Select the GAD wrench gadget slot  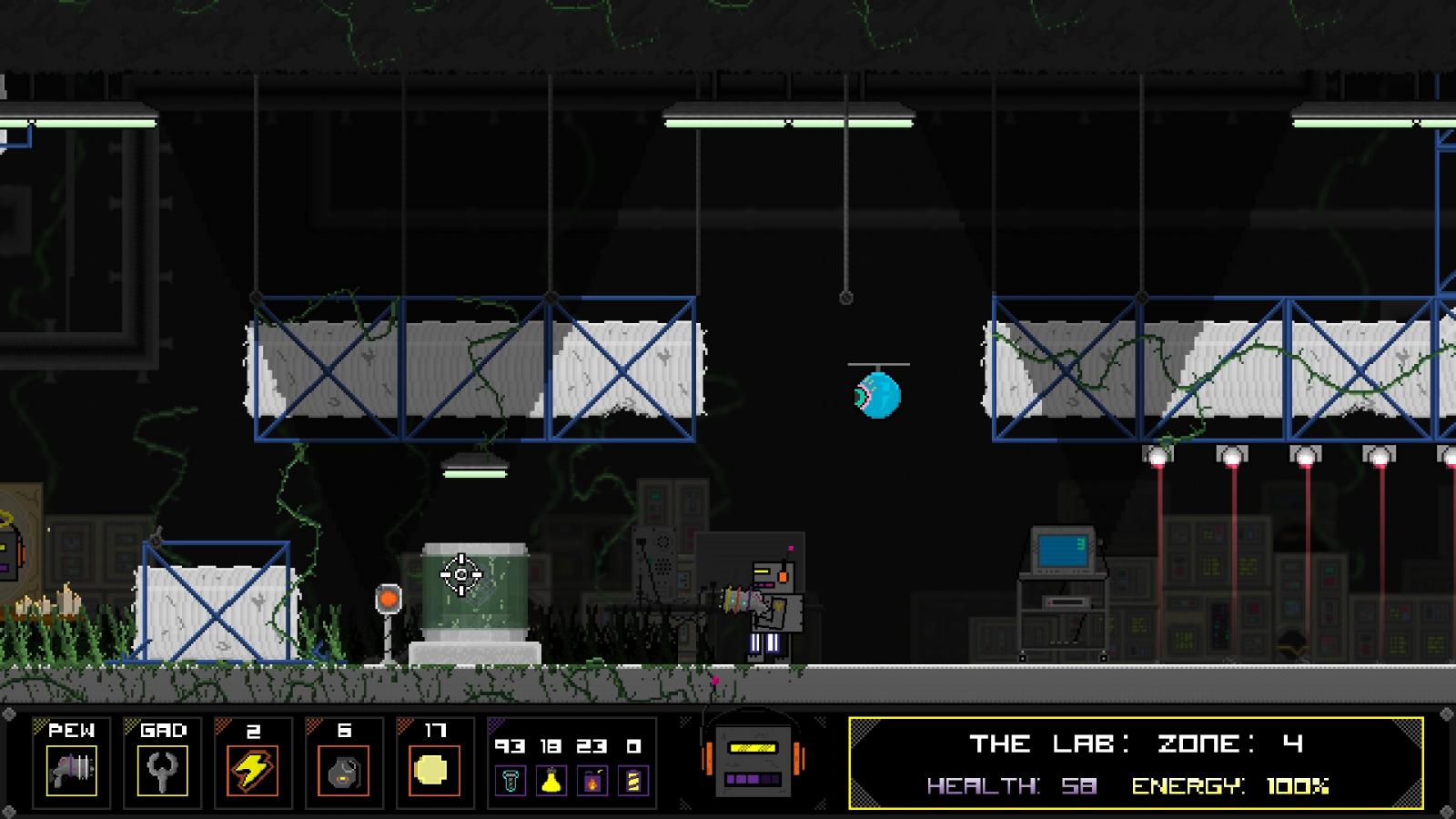162,770
